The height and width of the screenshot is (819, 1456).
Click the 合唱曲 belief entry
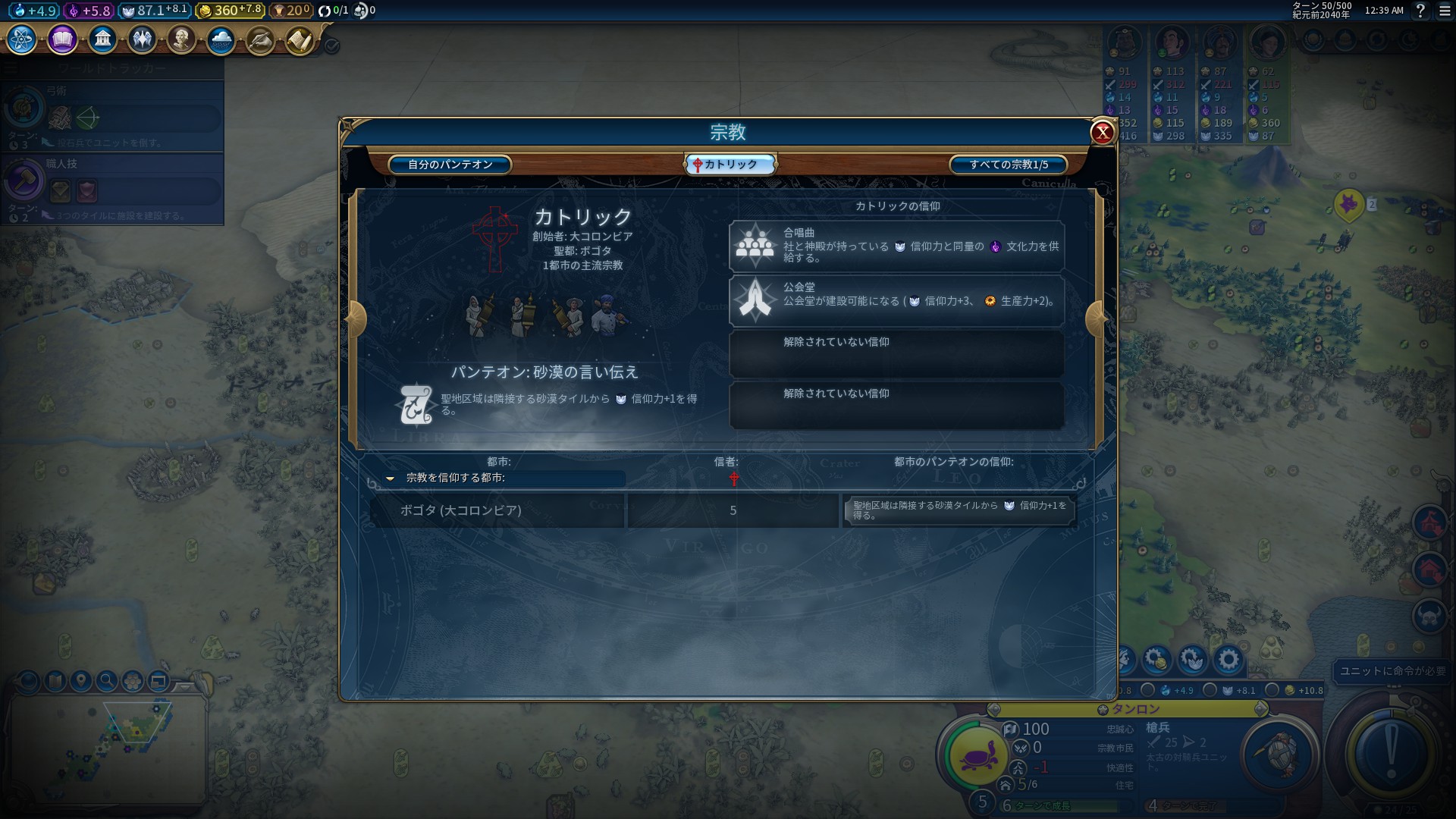point(896,246)
